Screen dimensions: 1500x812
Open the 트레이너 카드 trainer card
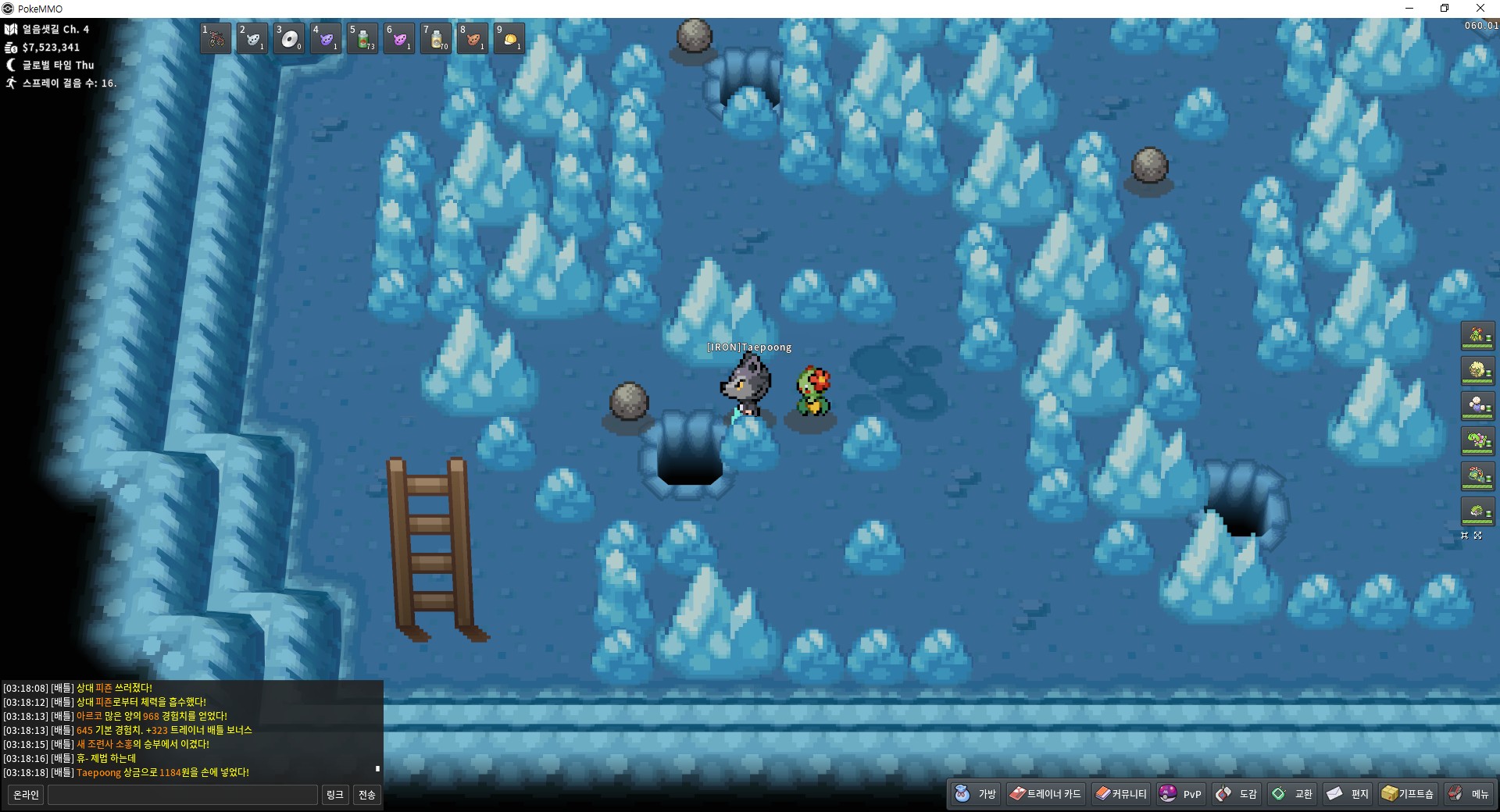point(1045,794)
